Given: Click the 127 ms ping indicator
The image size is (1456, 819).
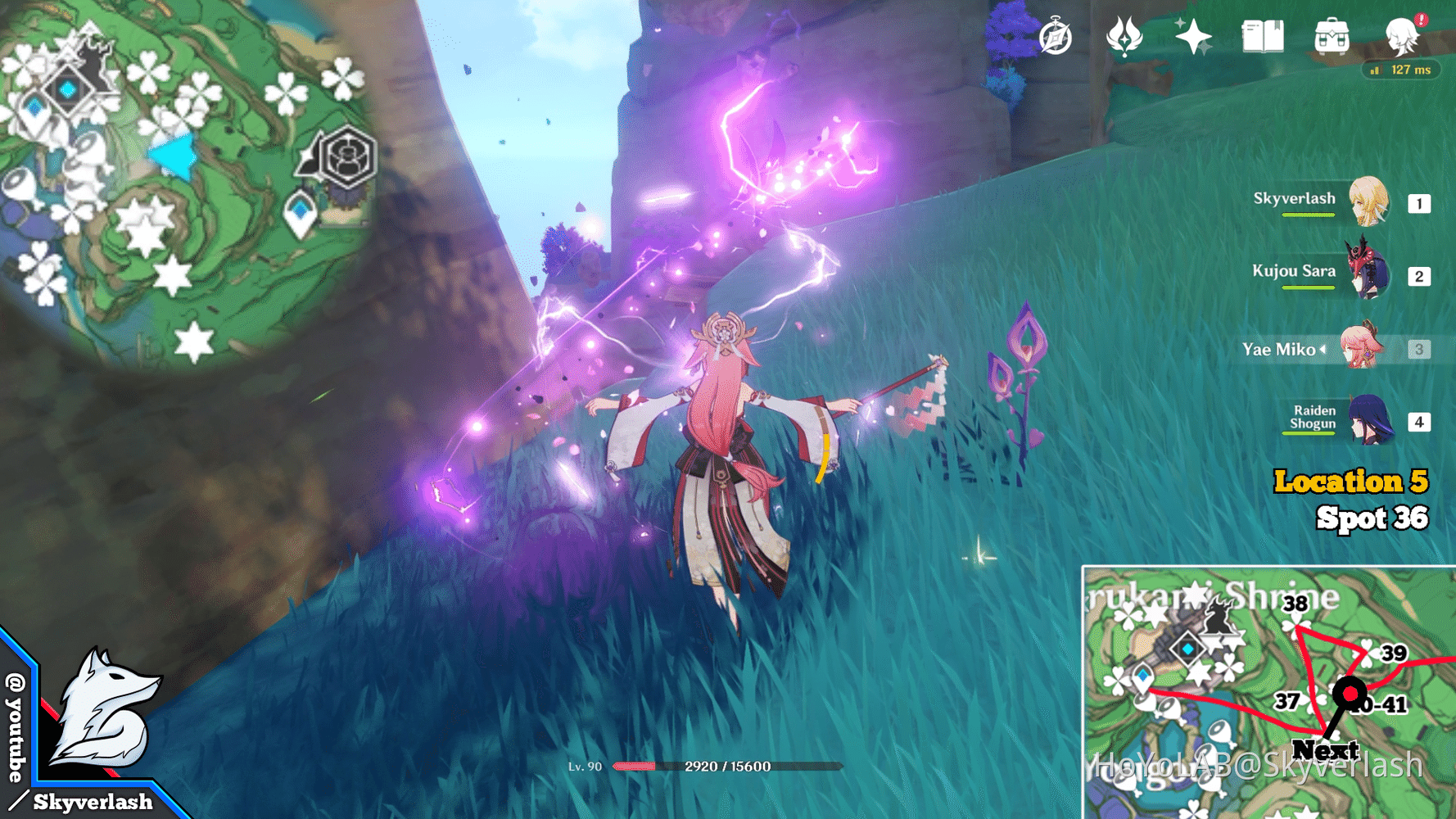Looking at the screenshot, I should tap(1402, 70).
